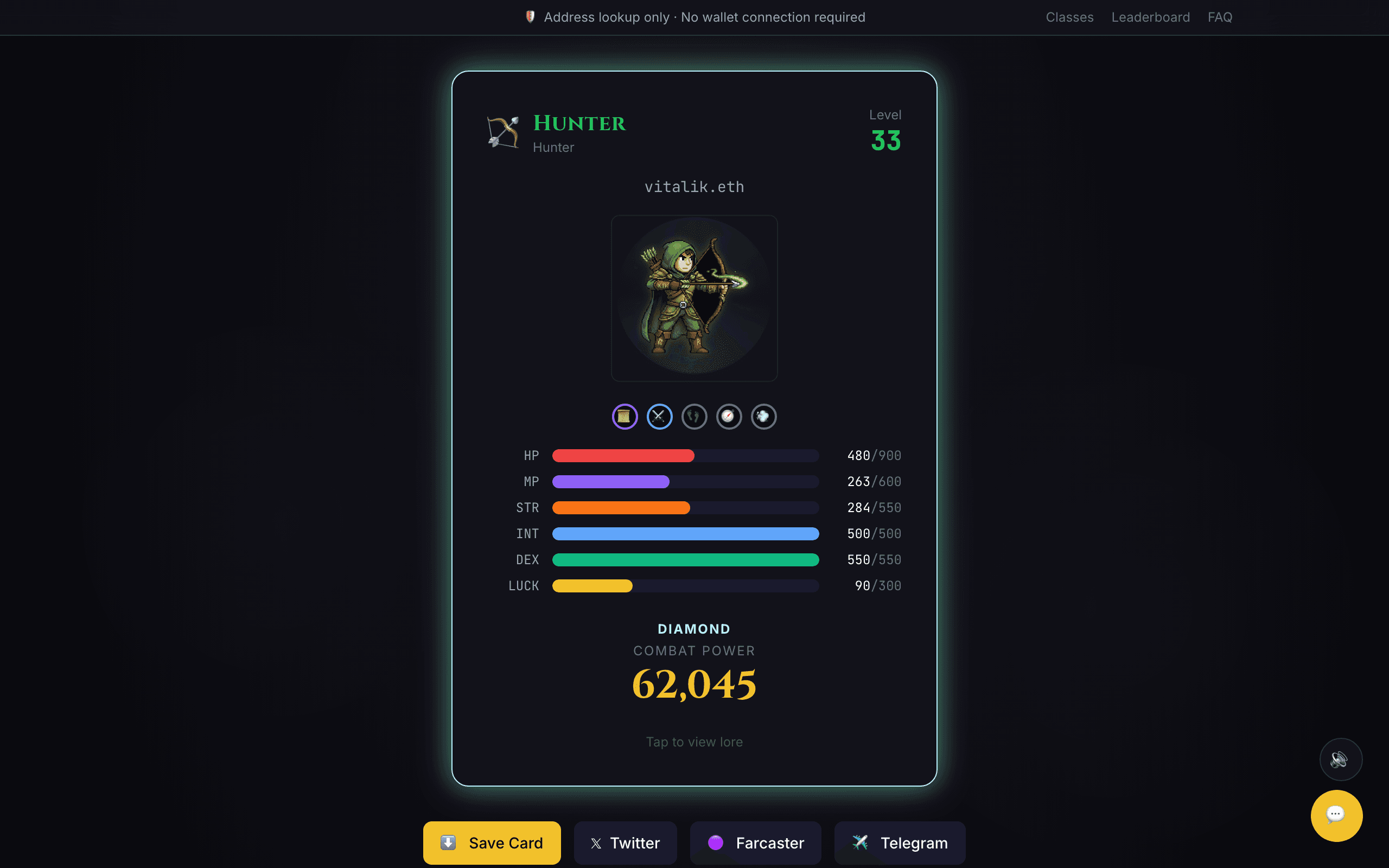Image resolution: width=1389 pixels, height=868 pixels.
Task: Select the compass badge icon
Action: pos(729,416)
